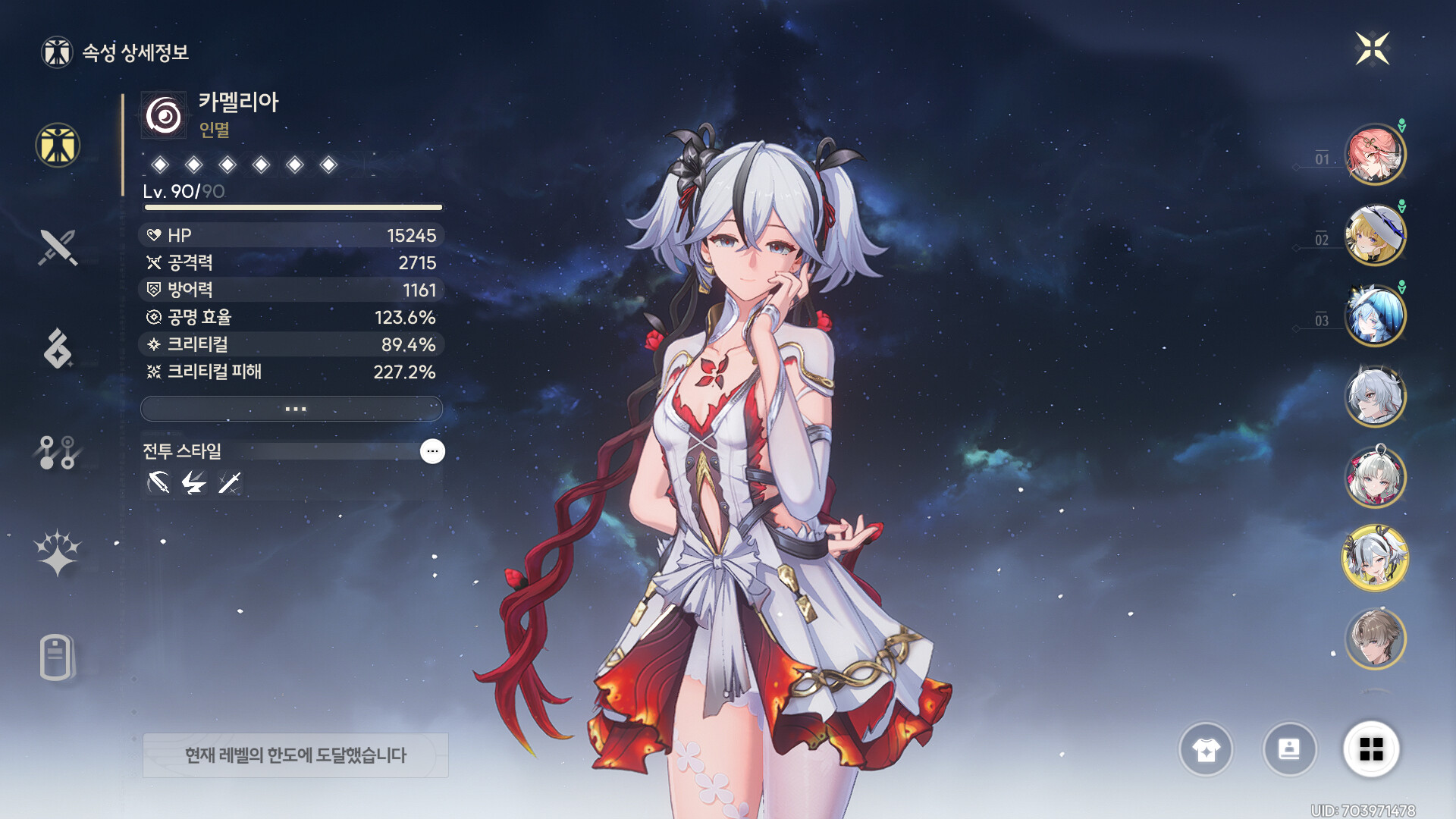Screen dimensions: 1456x819
Task: Open the Forte skill tree tab
Action: point(58,452)
